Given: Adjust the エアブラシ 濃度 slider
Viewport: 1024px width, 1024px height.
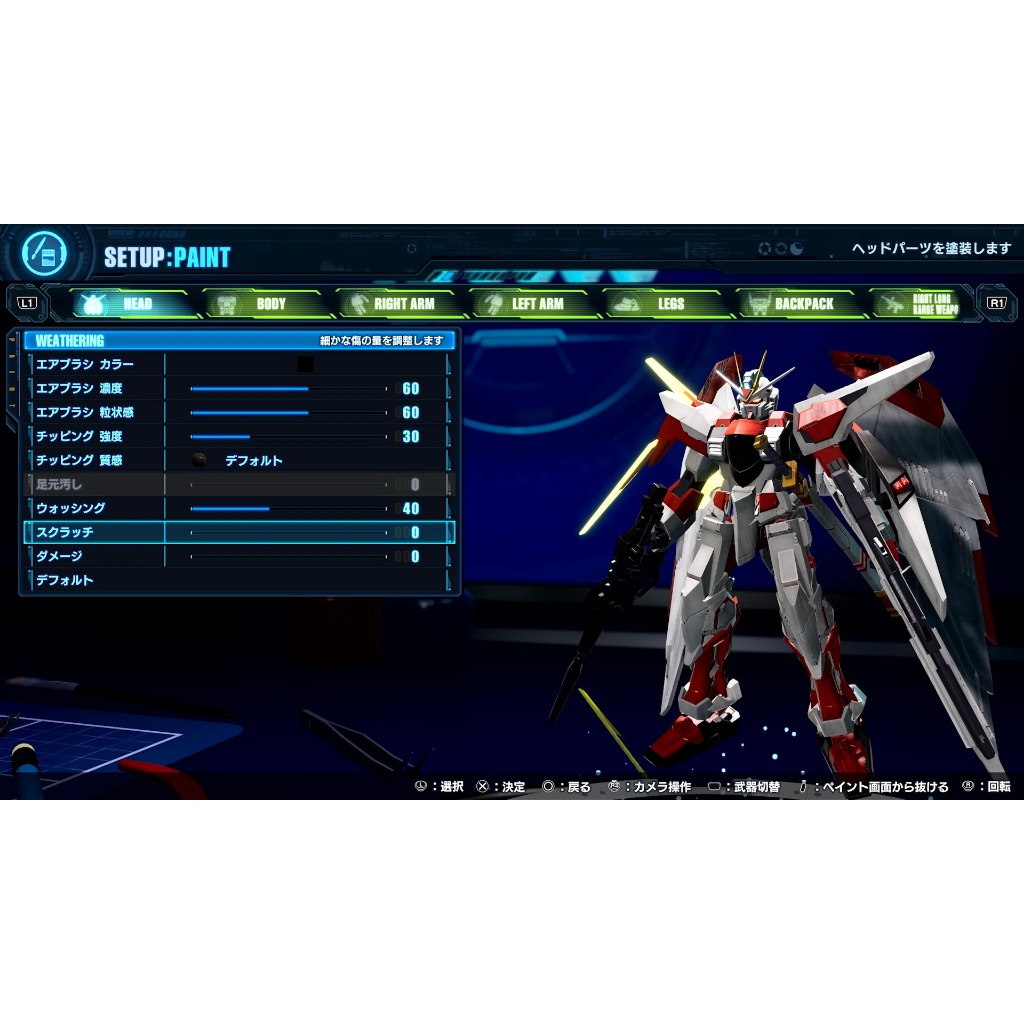Looking at the screenshot, I should pos(288,388).
